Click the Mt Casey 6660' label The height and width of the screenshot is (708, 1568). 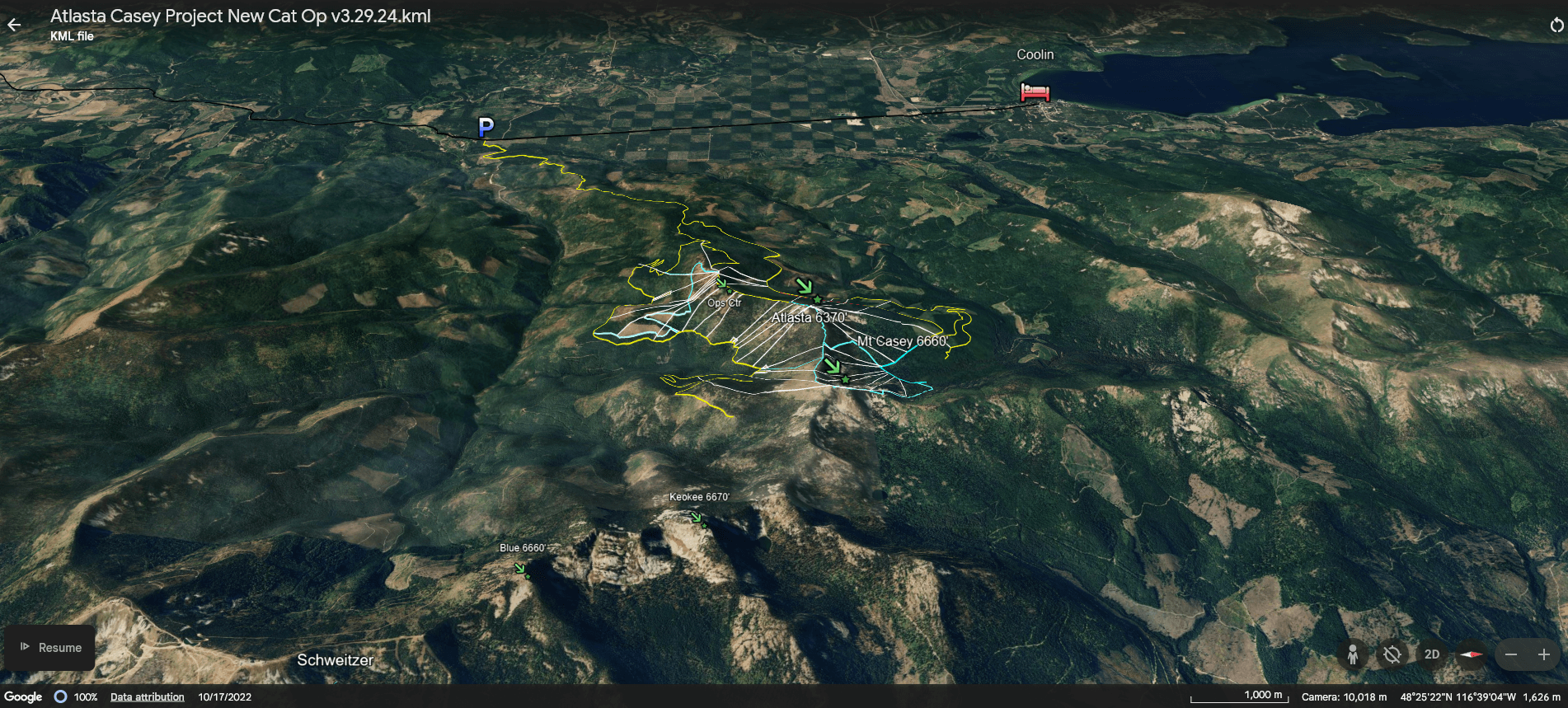tap(902, 339)
